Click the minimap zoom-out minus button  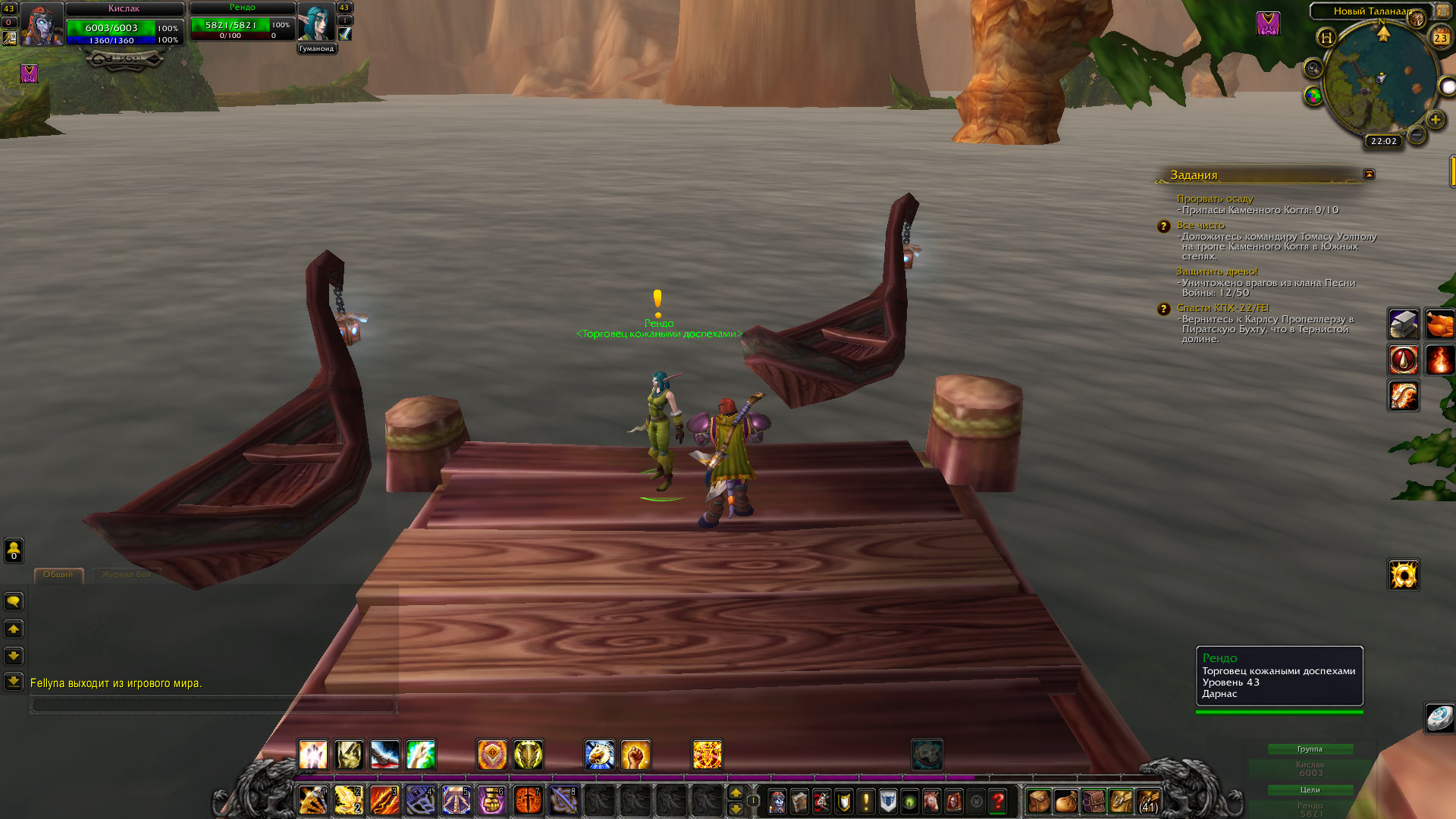1416,135
